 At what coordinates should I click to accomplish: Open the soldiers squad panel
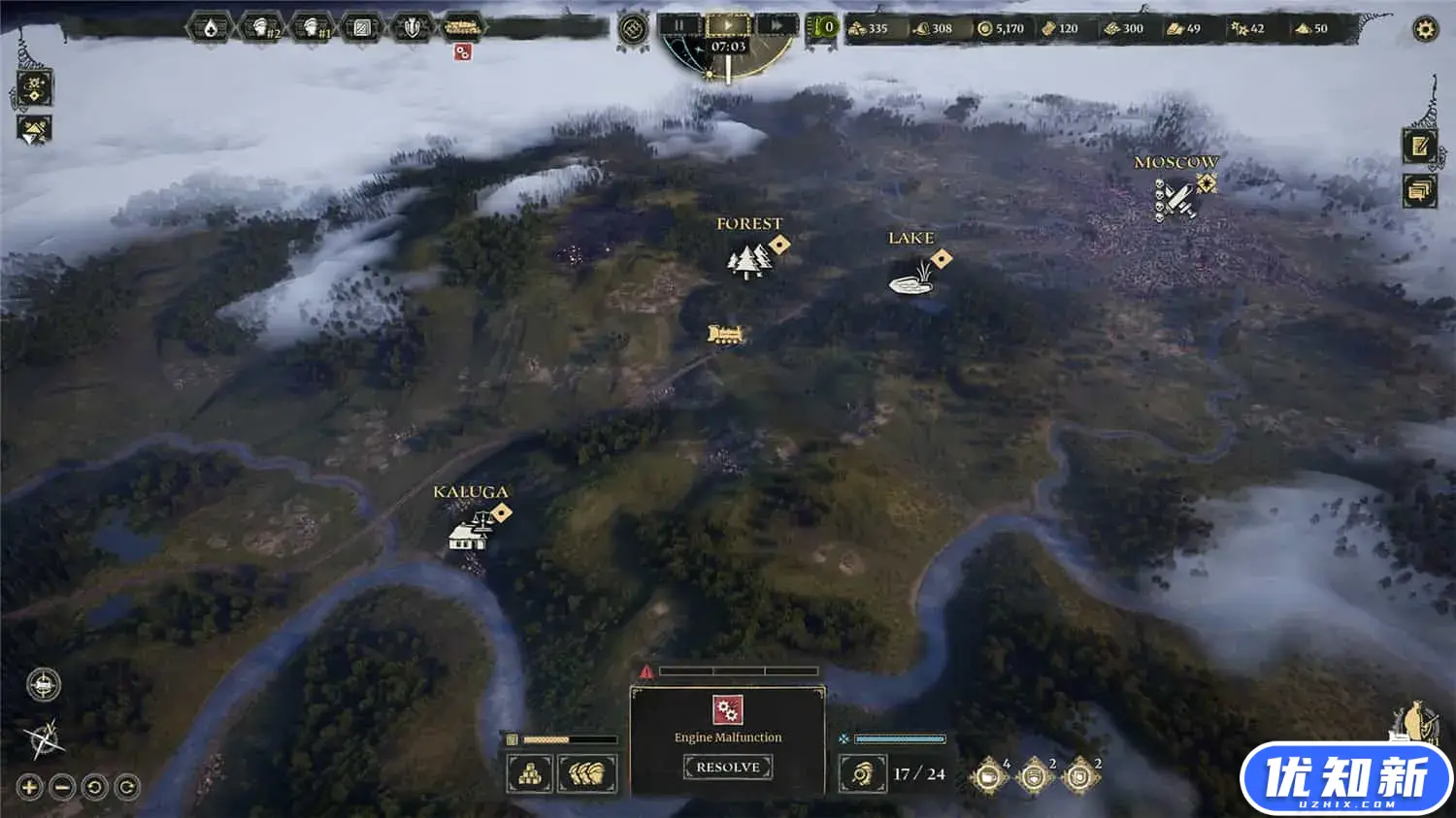(587, 774)
